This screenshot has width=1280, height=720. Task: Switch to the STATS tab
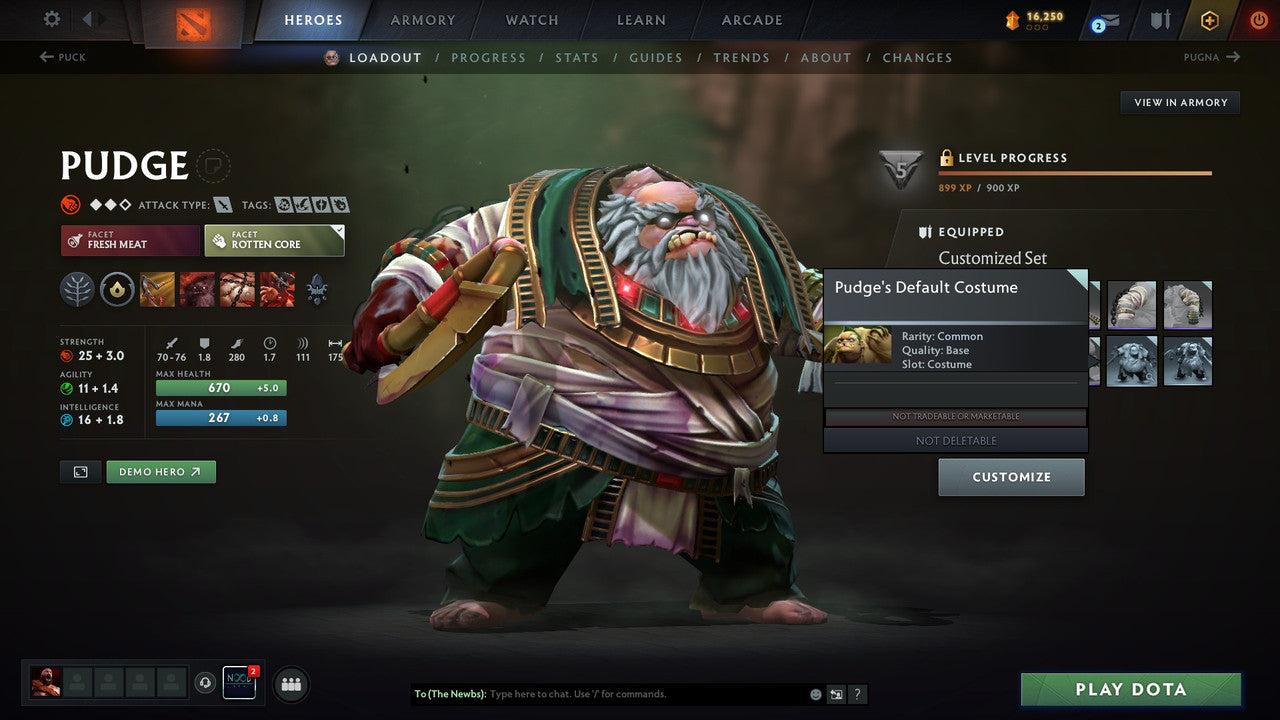[x=577, y=57]
